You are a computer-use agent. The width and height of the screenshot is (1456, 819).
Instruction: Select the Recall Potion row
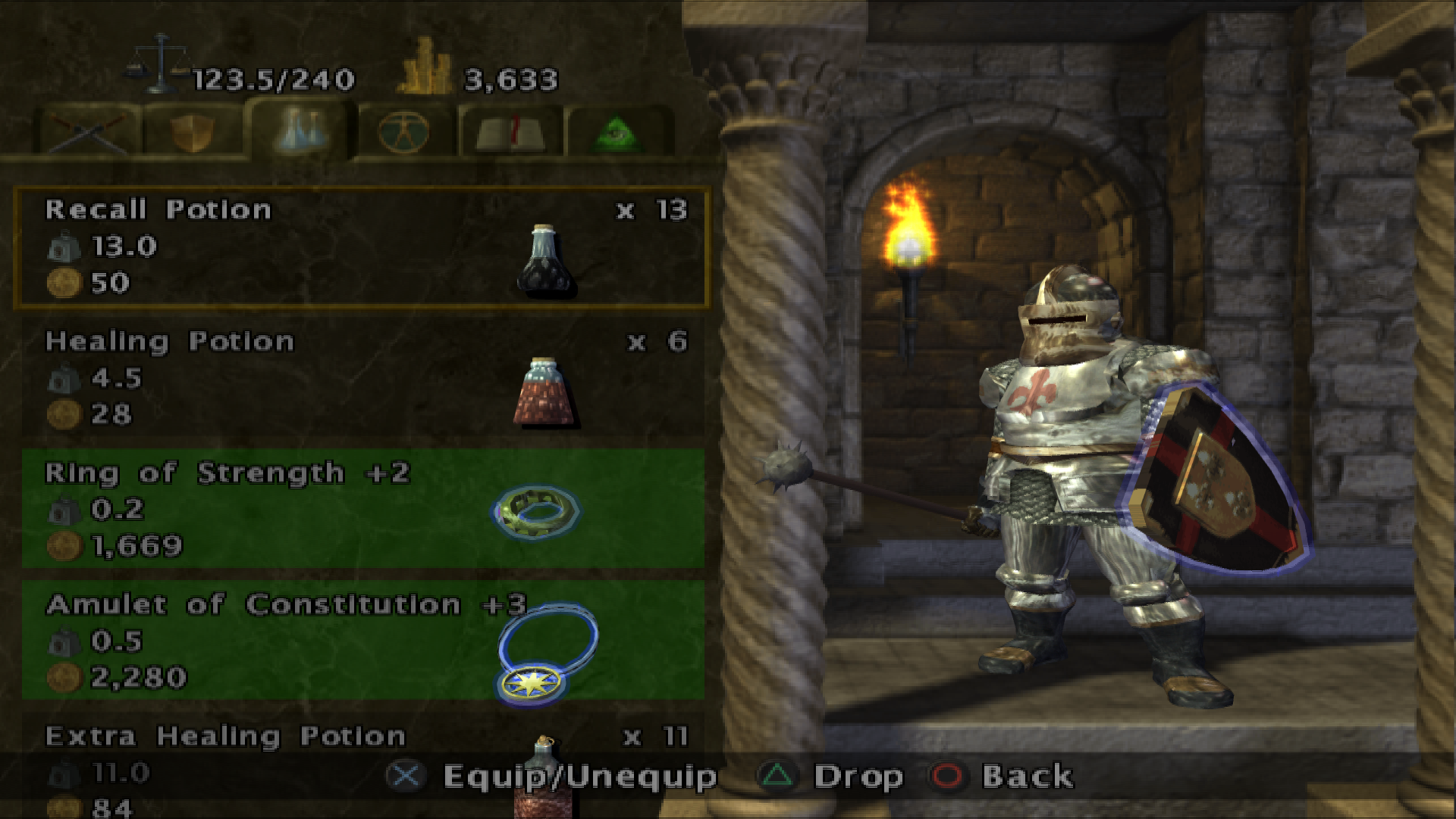coord(361,247)
